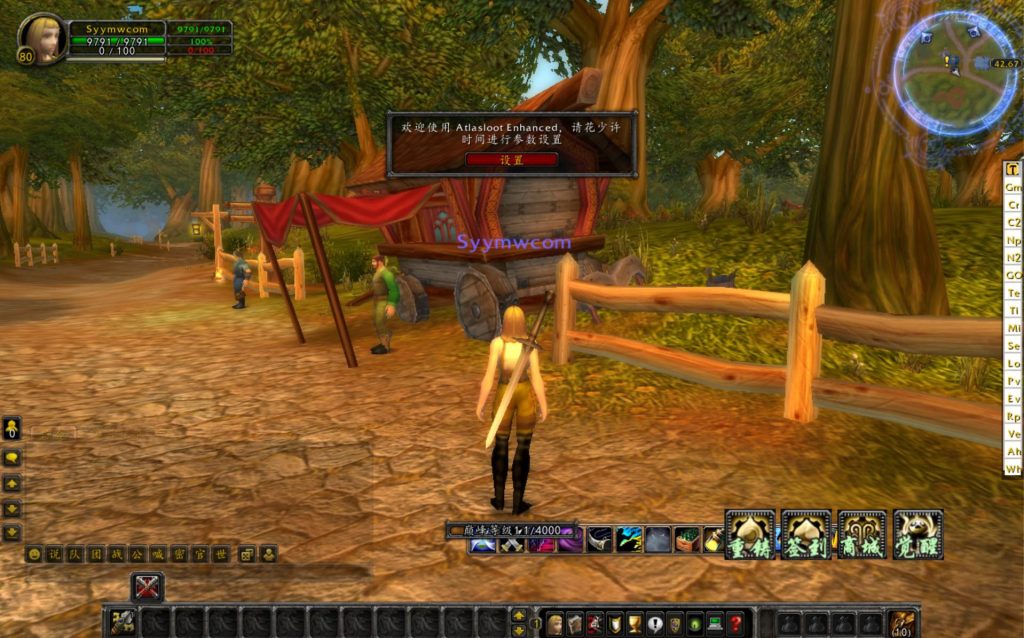Open the 签到 daily sign-in
Screen dimensions: 1024x638
tap(806, 535)
